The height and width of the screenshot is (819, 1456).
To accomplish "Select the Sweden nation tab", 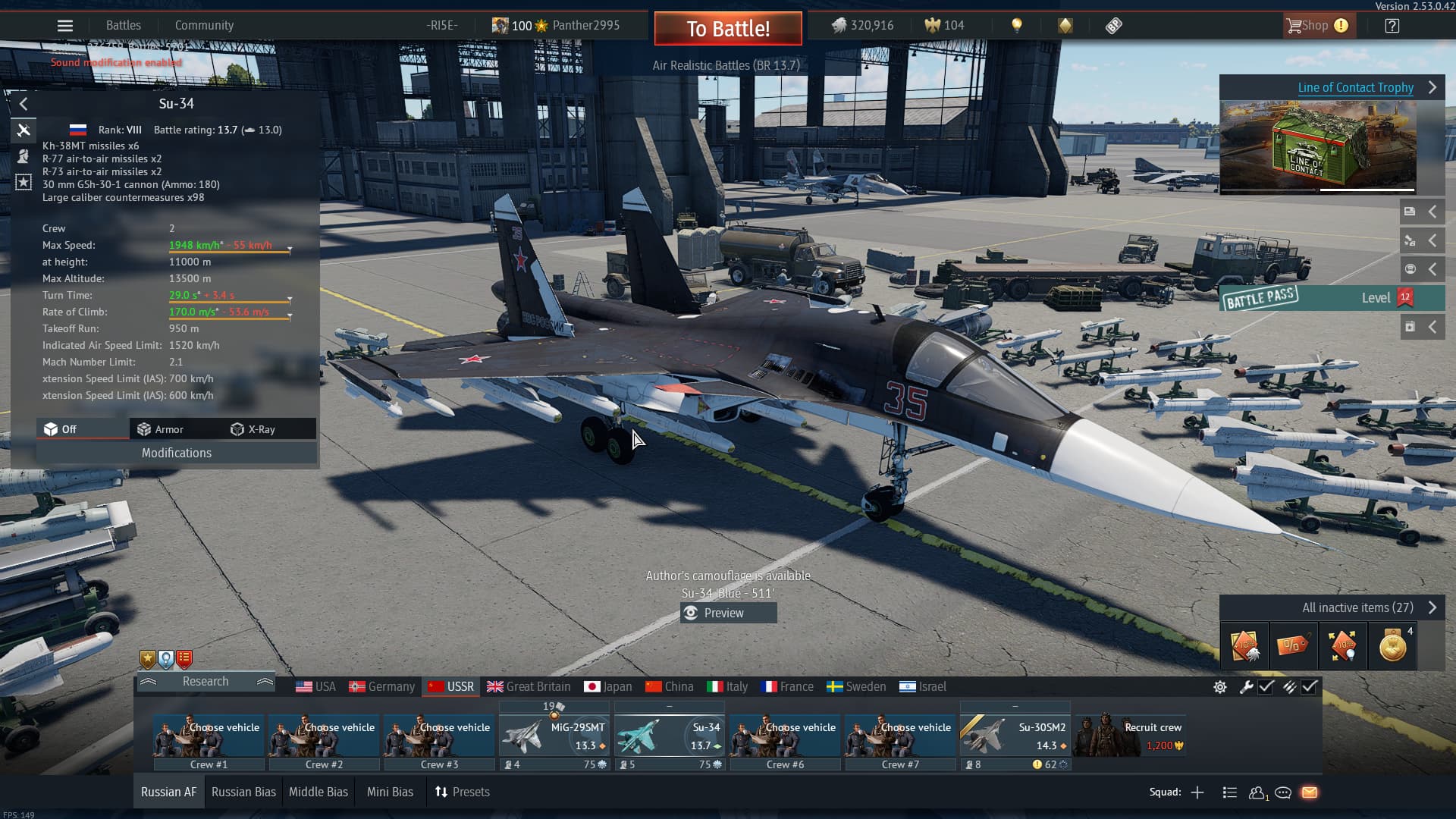I will (856, 686).
